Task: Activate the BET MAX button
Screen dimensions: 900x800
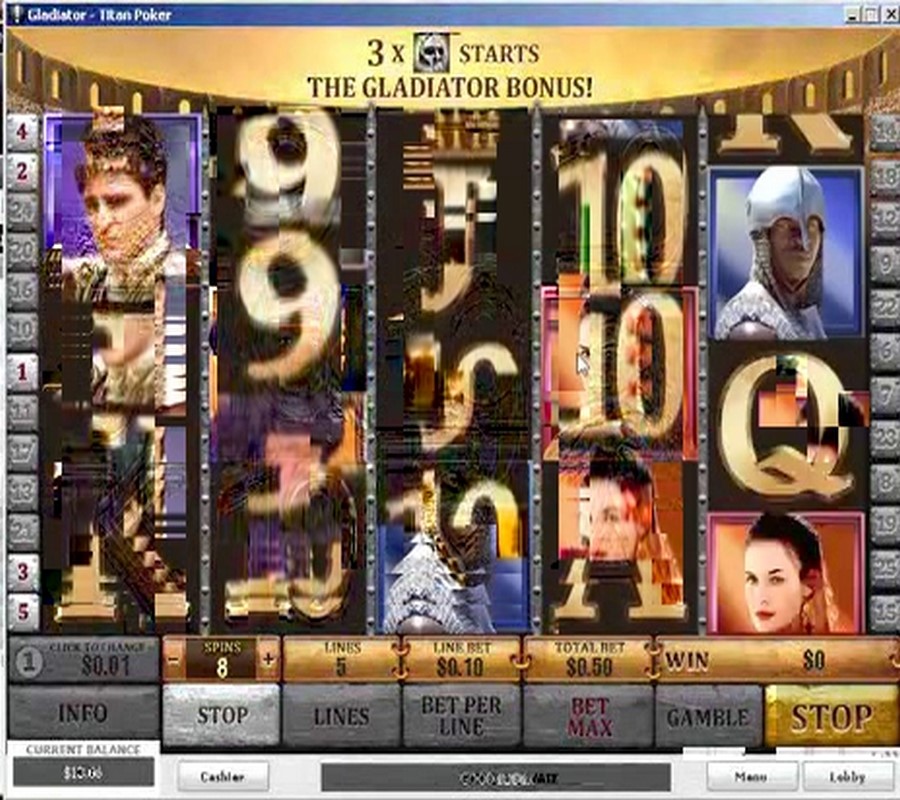Action: [589, 716]
